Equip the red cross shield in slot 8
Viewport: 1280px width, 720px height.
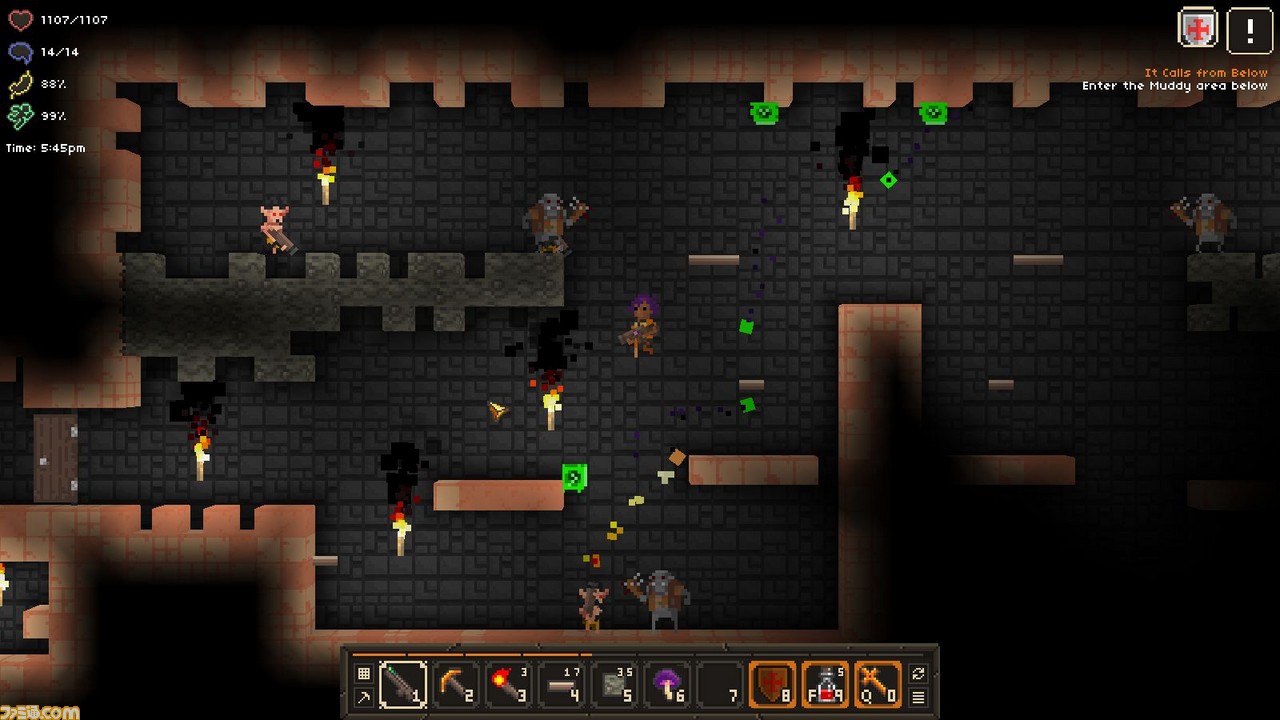pos(774,684)
